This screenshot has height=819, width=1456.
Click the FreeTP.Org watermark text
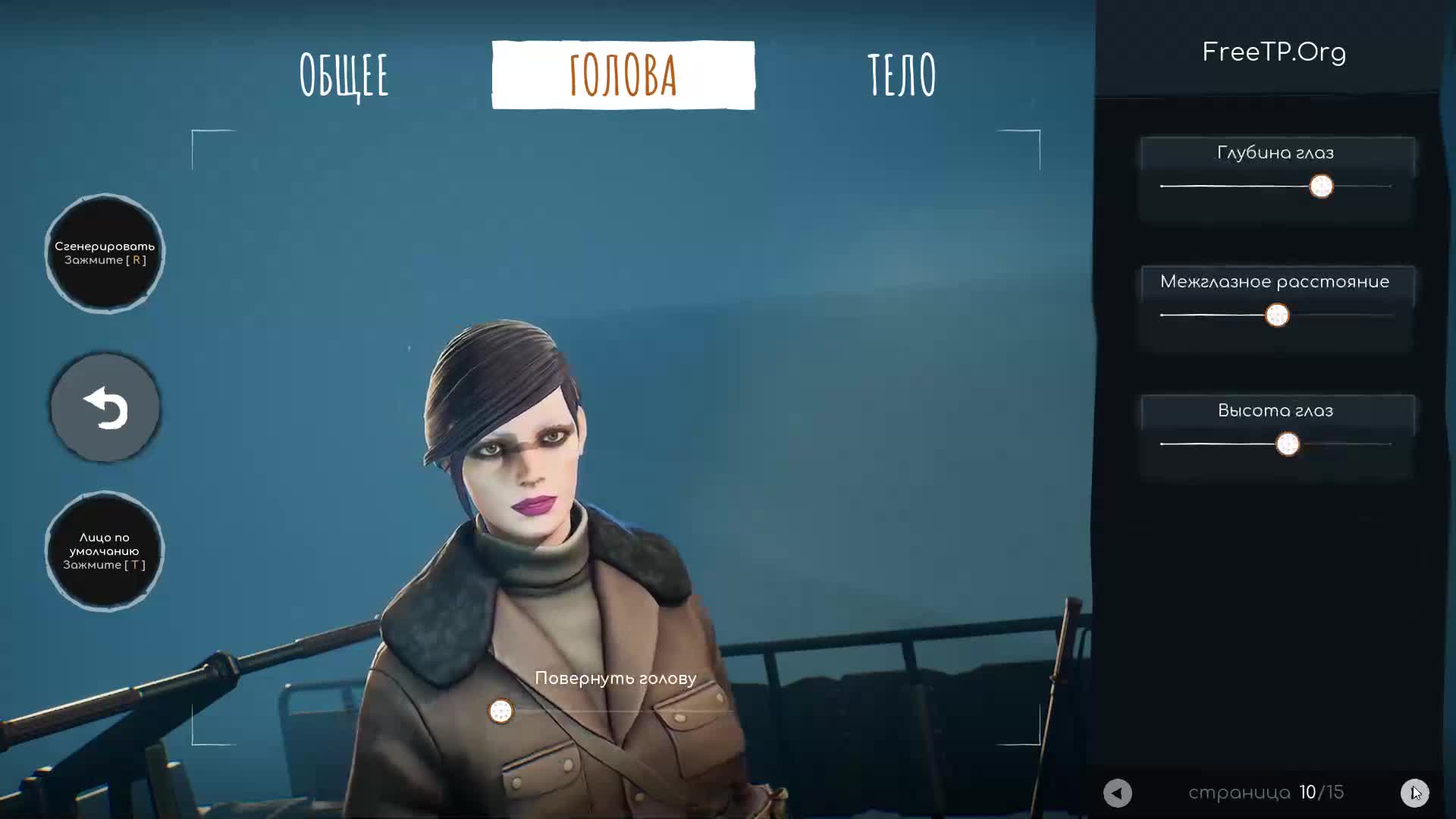(1274, 52)
